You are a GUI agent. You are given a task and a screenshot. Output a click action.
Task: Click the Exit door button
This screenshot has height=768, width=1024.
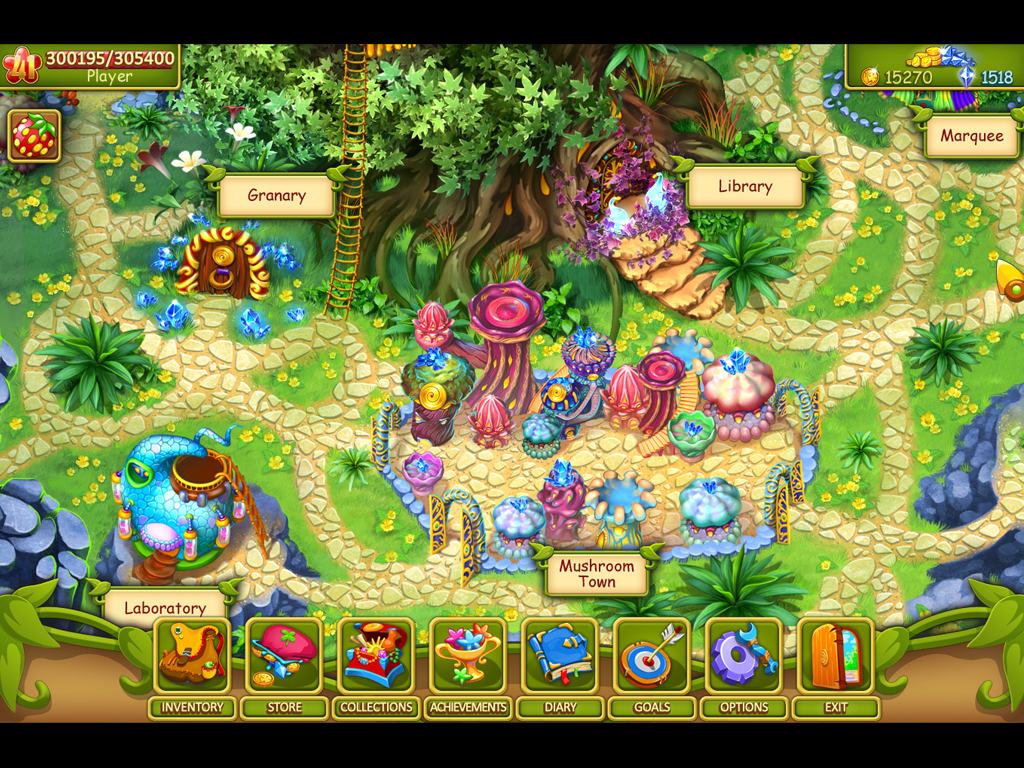(x=836, y=657)
